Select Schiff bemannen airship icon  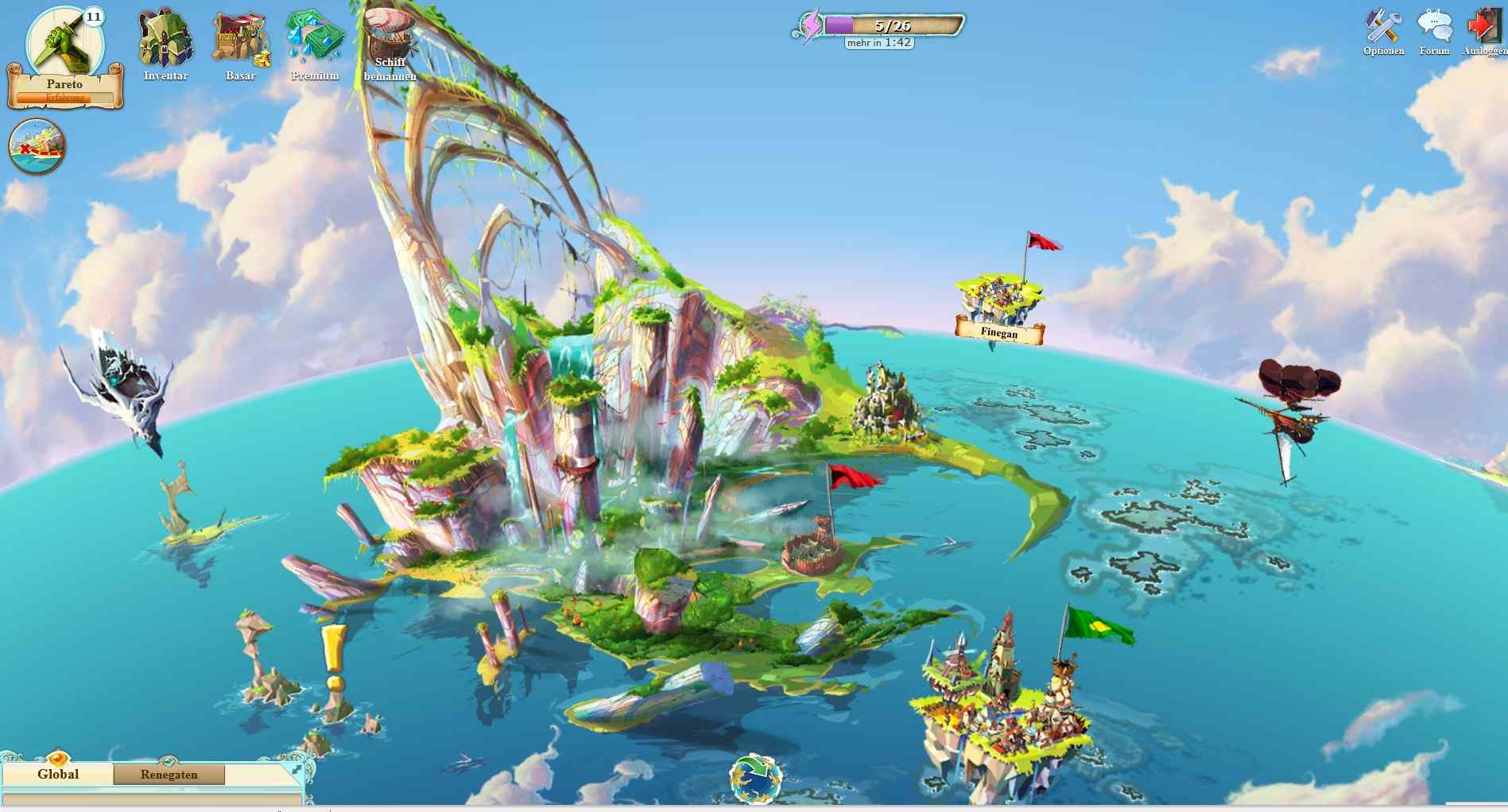coord(390,40)
